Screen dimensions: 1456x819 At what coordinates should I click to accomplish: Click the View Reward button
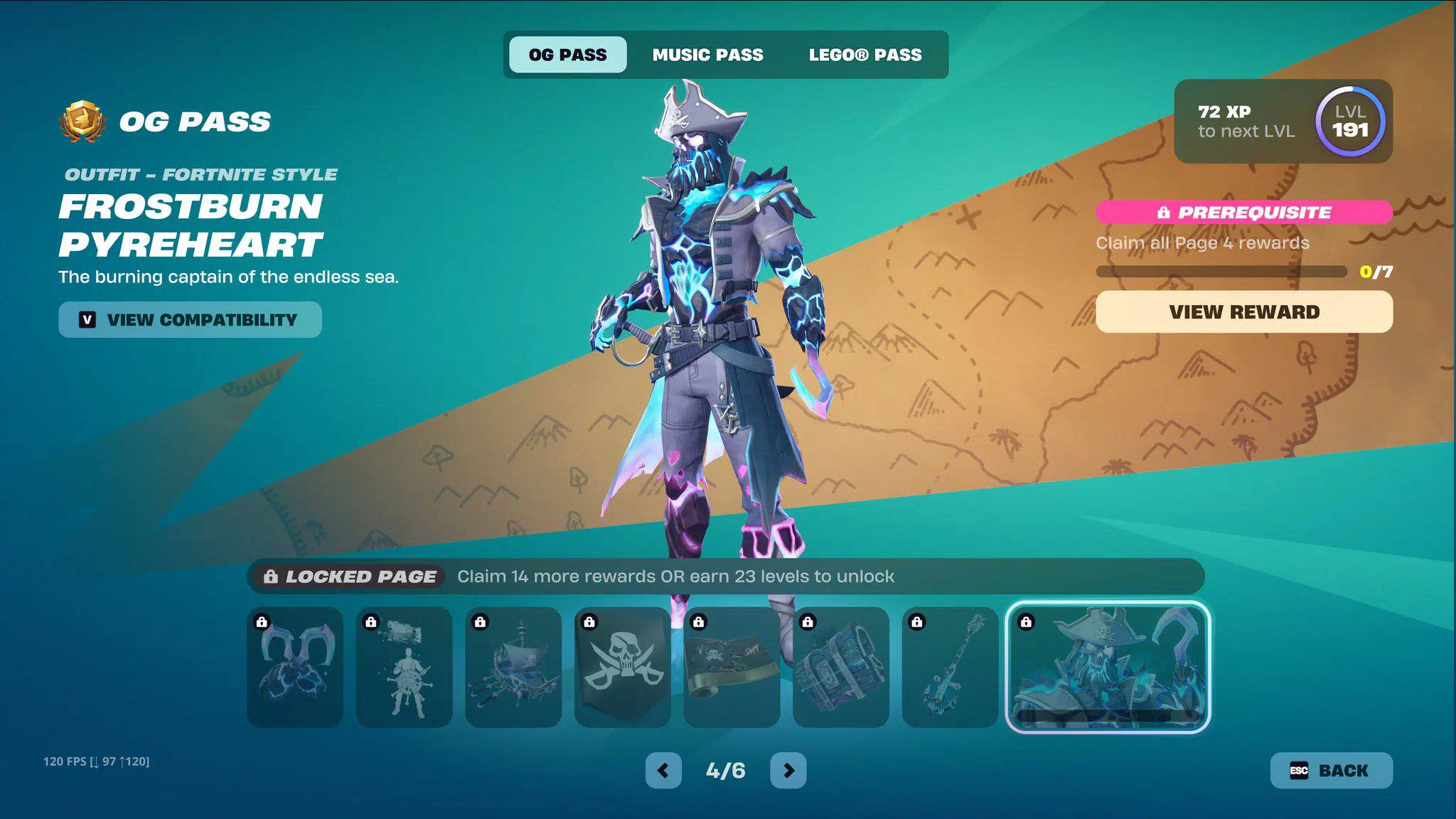pyautogui.click(x=1243, y=312)
